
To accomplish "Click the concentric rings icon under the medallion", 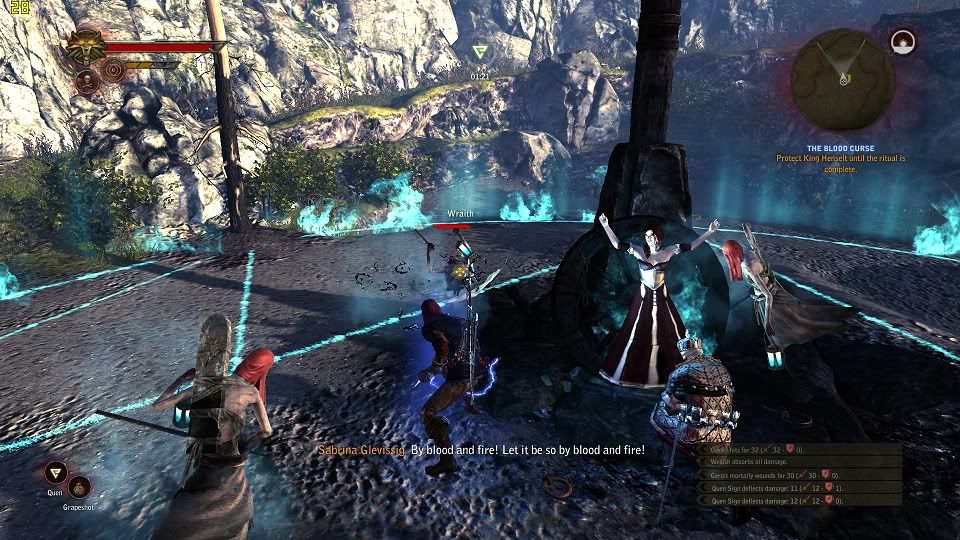I will [113, 70].
